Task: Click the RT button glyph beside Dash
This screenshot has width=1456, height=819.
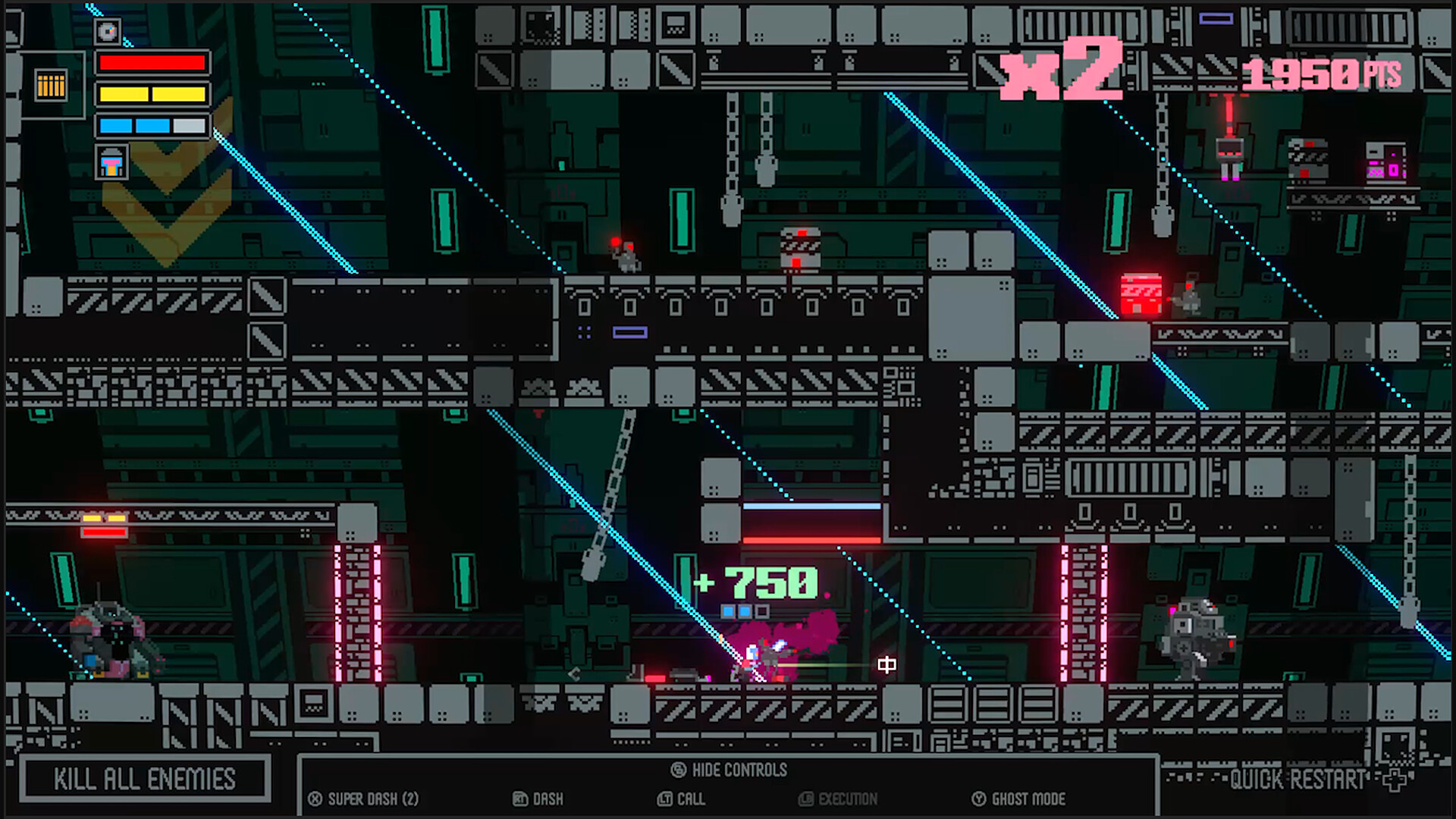Action: coord(519,799)
